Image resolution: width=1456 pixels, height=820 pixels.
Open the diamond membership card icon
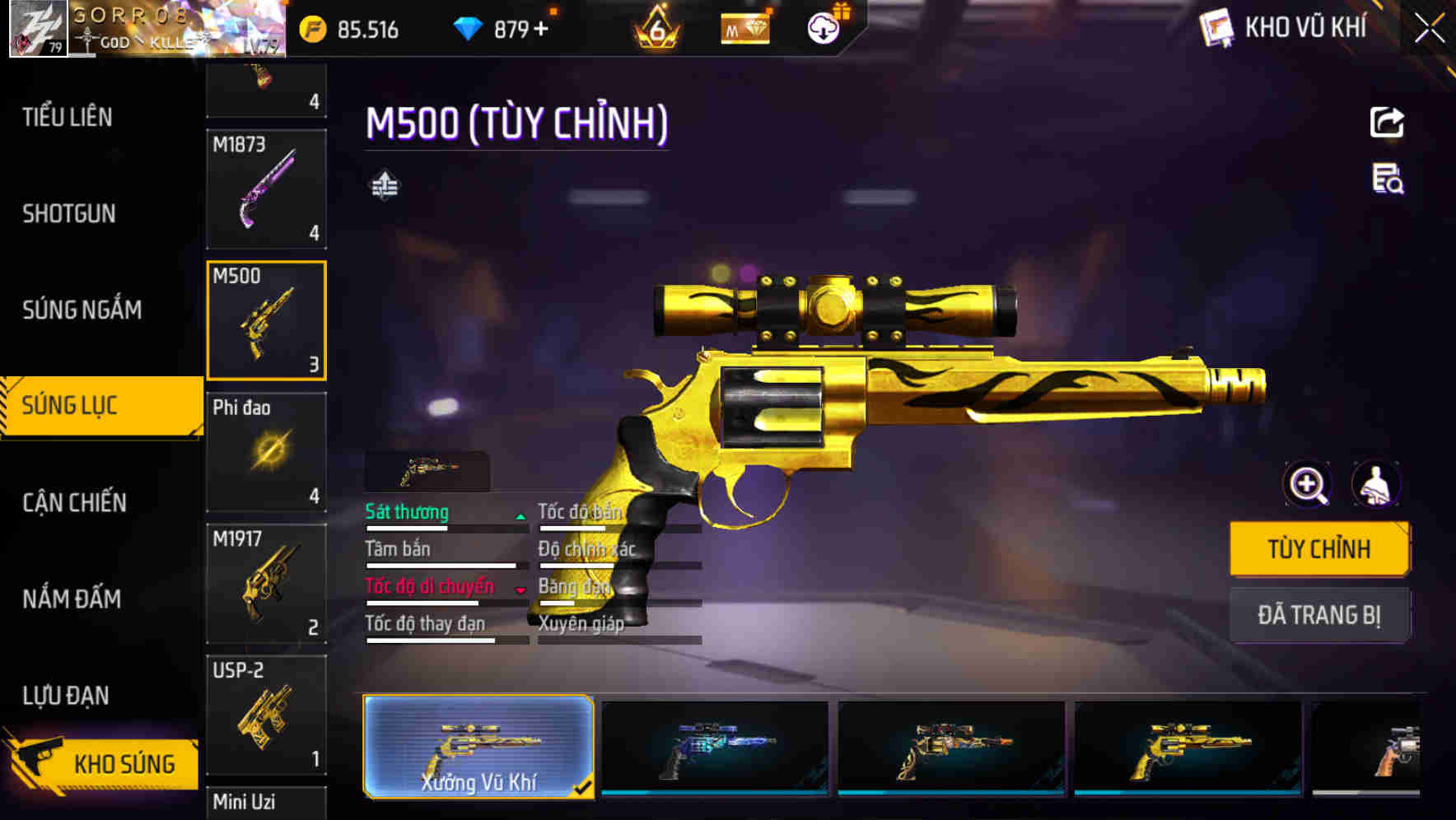(744, 27)
